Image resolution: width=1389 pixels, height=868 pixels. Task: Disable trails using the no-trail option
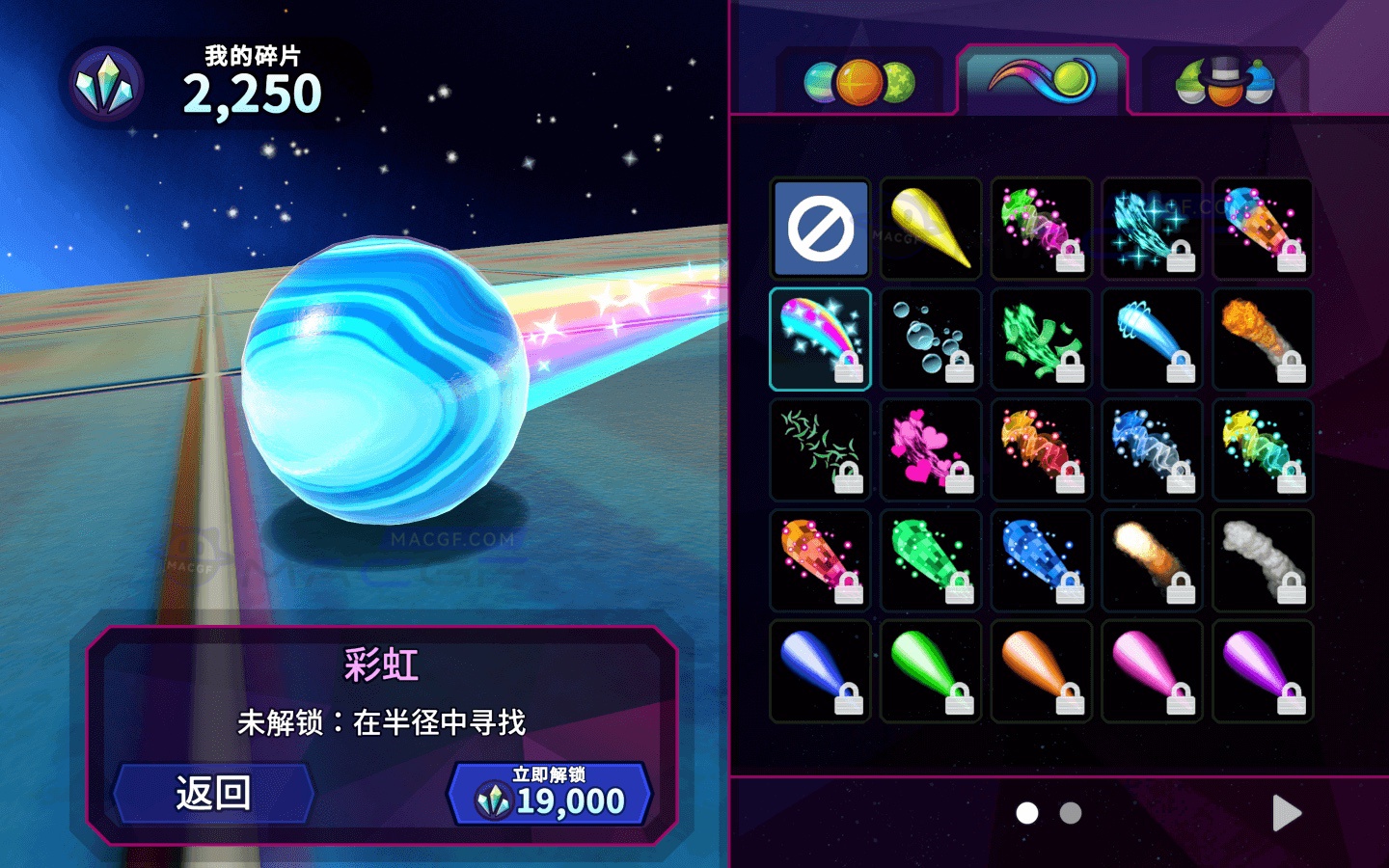820,229
